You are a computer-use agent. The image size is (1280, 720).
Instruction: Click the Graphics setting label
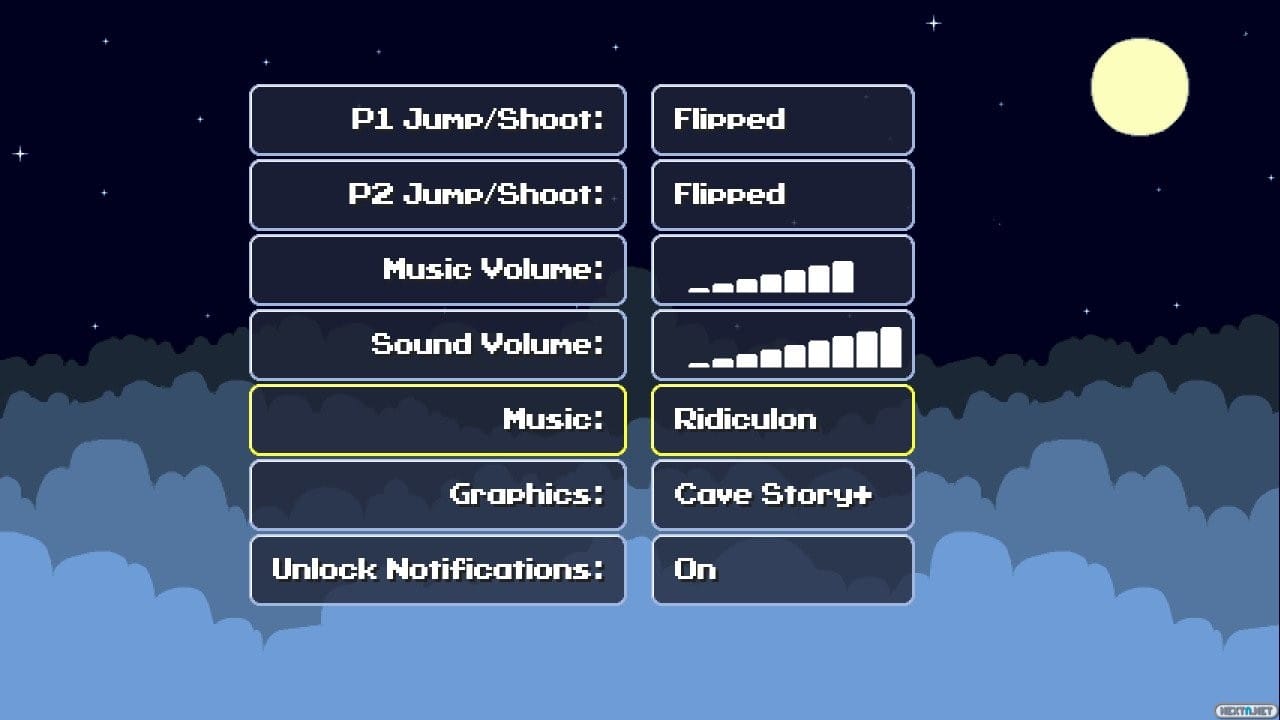(x=437, y=495)
